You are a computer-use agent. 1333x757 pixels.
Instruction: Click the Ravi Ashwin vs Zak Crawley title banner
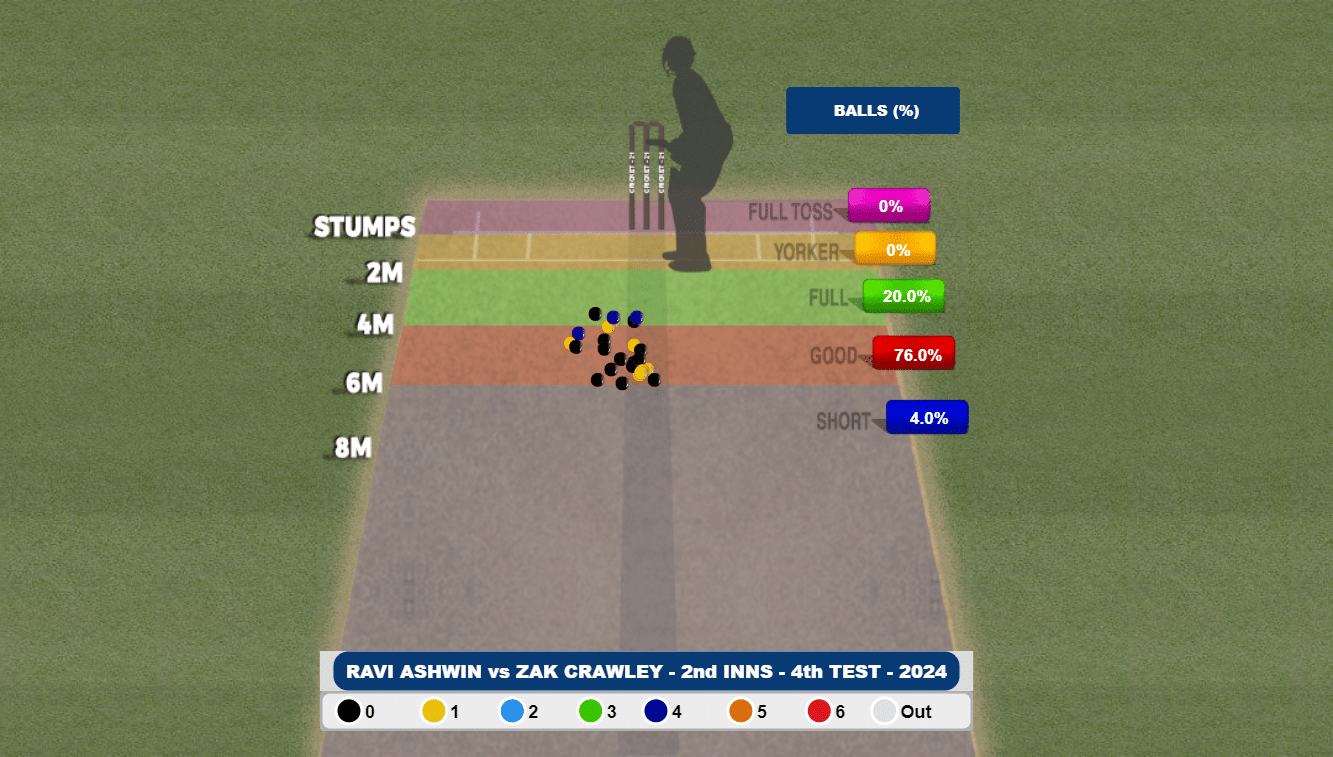point(646,671)
